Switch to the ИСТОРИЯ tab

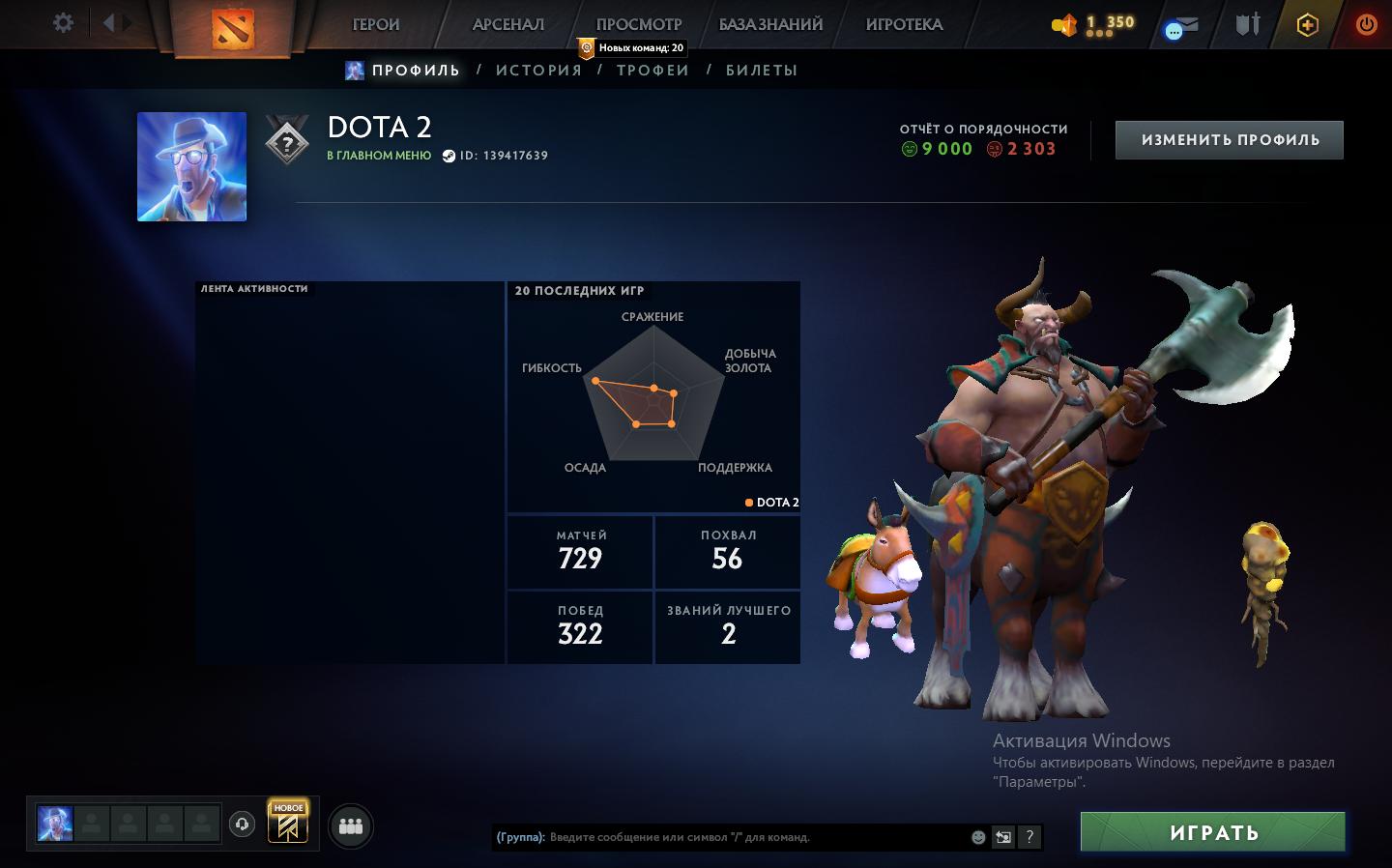pos(539,71)
